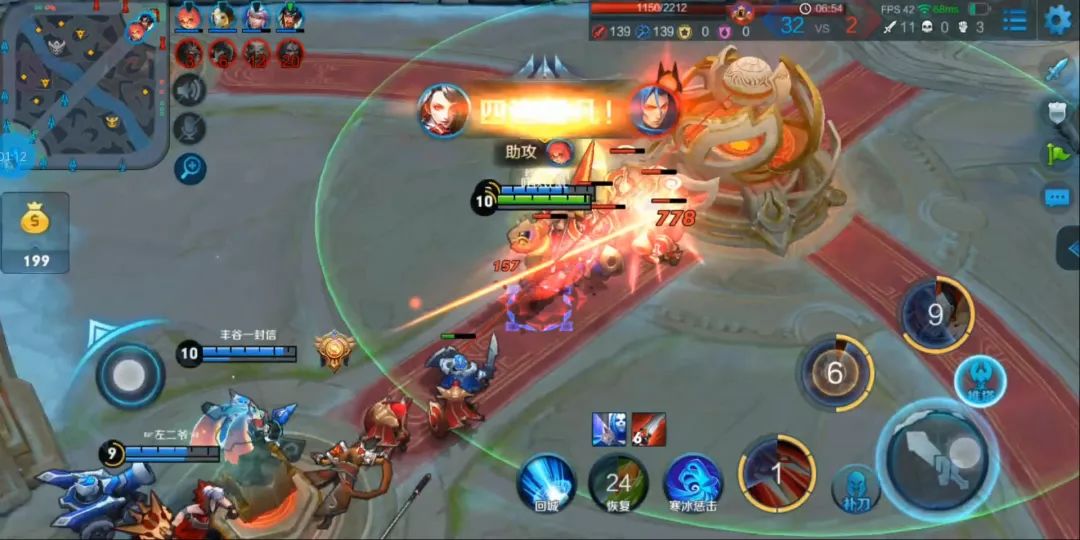This screenshot has height=540, width=1080.
Task: Toggle the muted microphone icon
Action: (x=189, y=128)
